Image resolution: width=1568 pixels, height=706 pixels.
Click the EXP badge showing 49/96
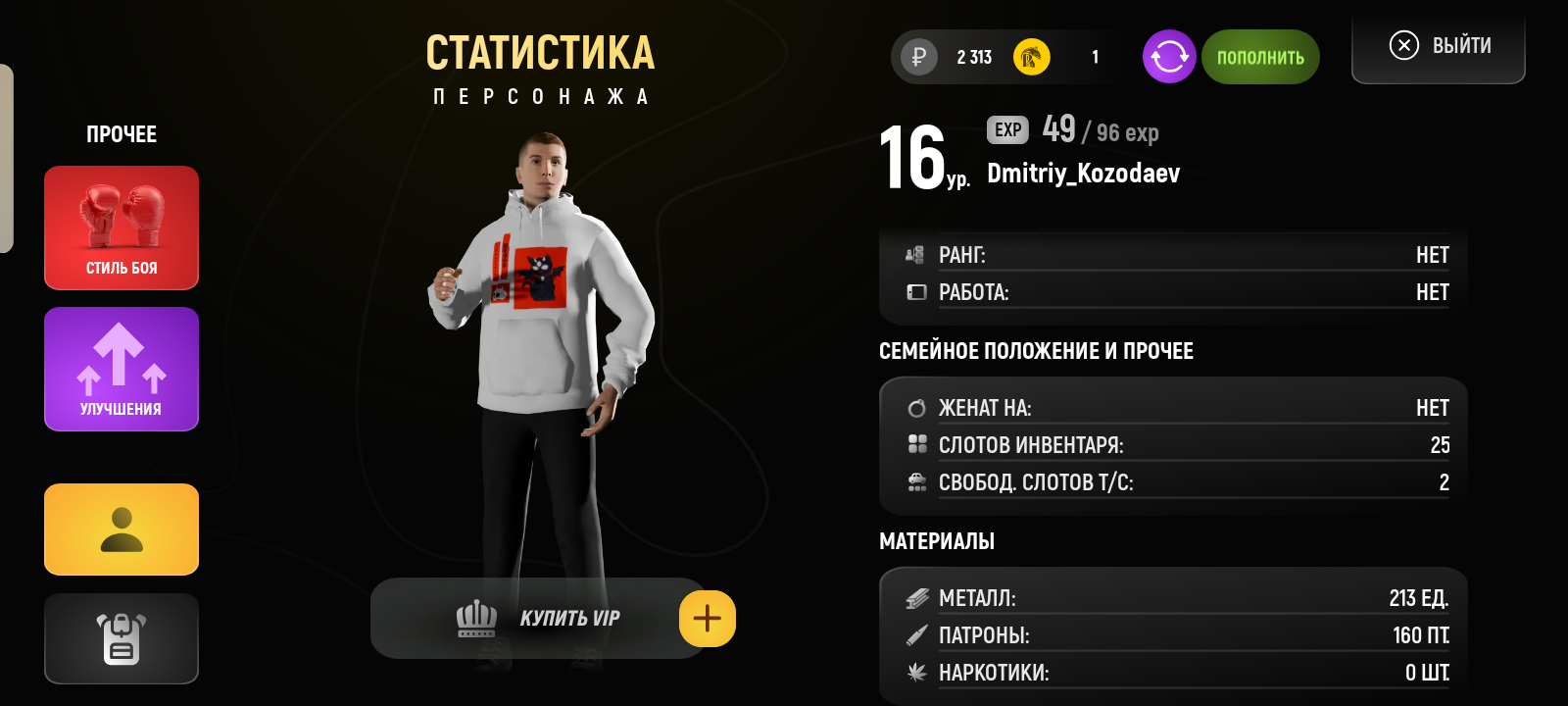[x=1006, y=129]
